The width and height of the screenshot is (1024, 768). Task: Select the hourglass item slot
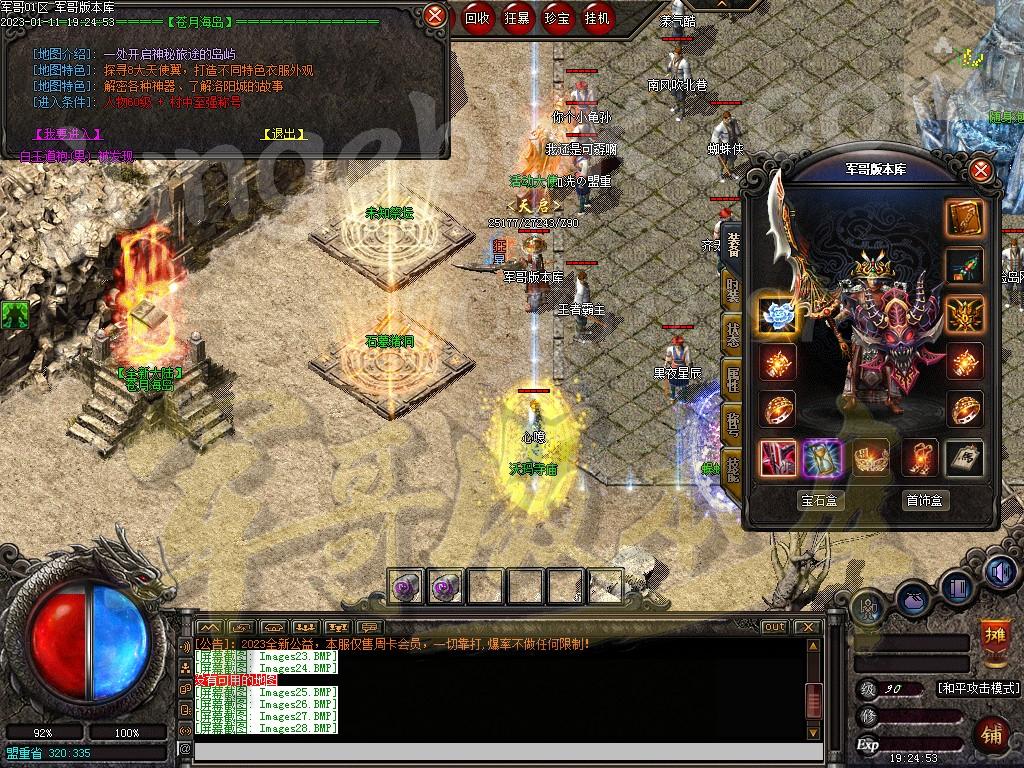click(823, 458)
